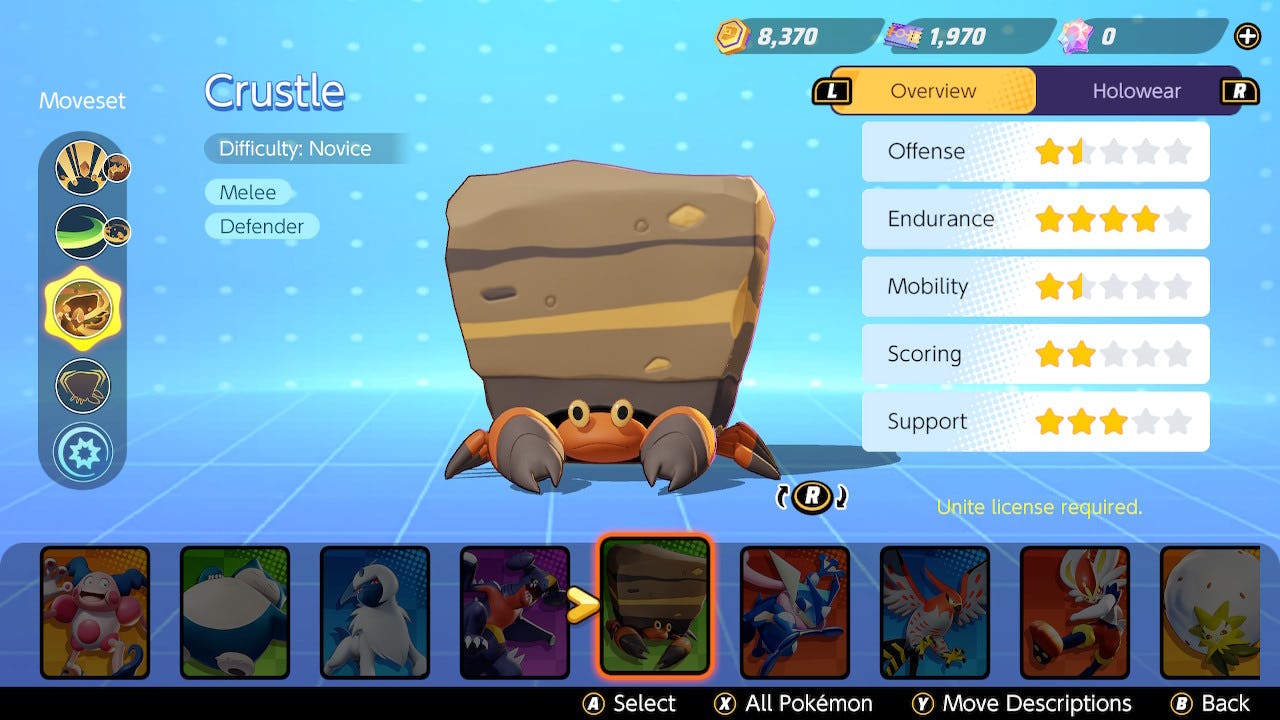Select the highlighted Crustle card
This screenshot has width=1280, height=720.
click(x=655, y=606)
